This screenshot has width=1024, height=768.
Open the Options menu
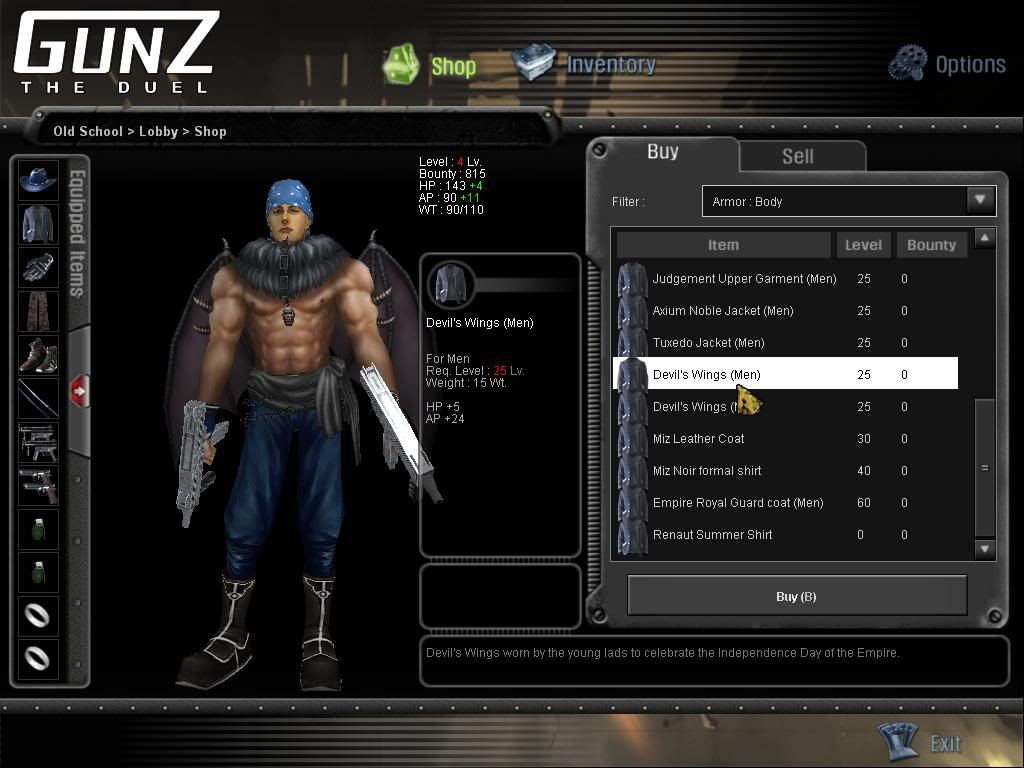[x=947, y=64]
